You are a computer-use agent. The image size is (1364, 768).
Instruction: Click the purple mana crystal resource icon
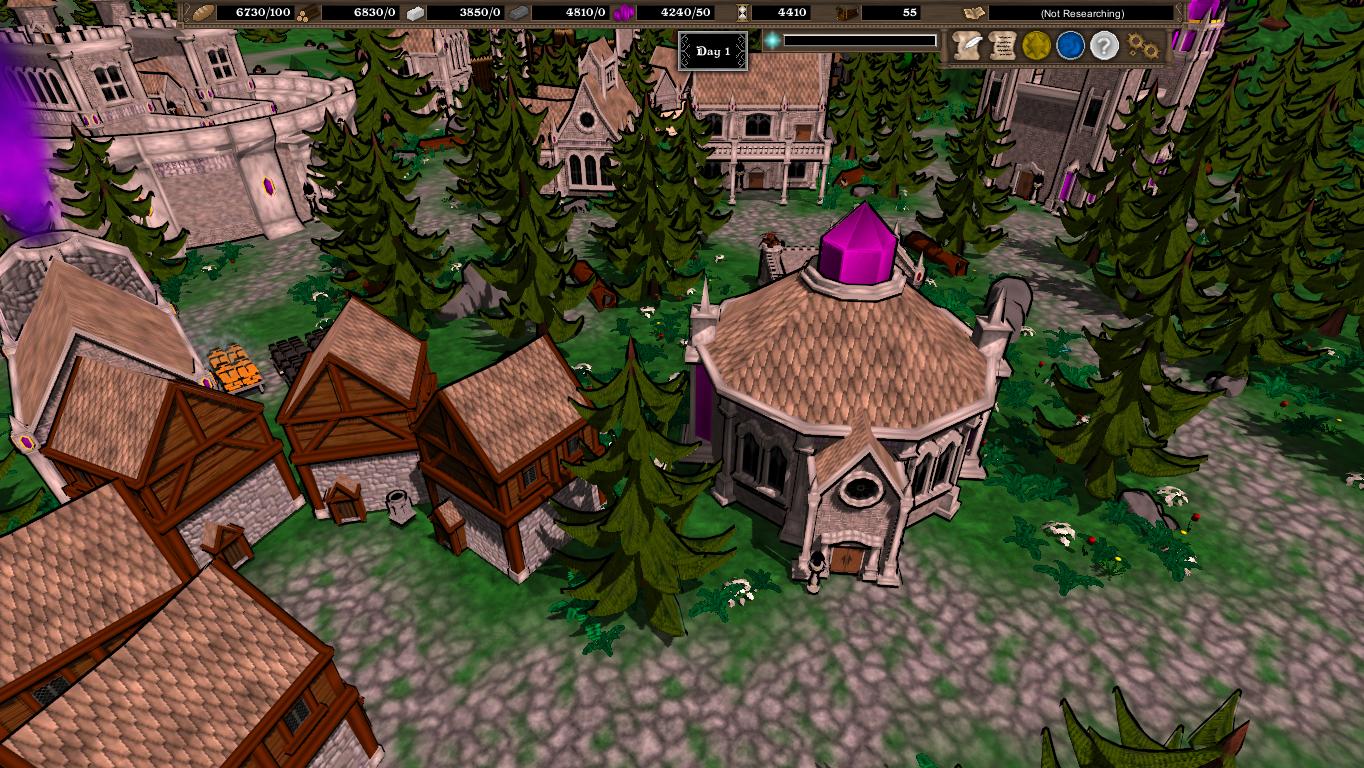pyautogui.click(x=622, y=12)
